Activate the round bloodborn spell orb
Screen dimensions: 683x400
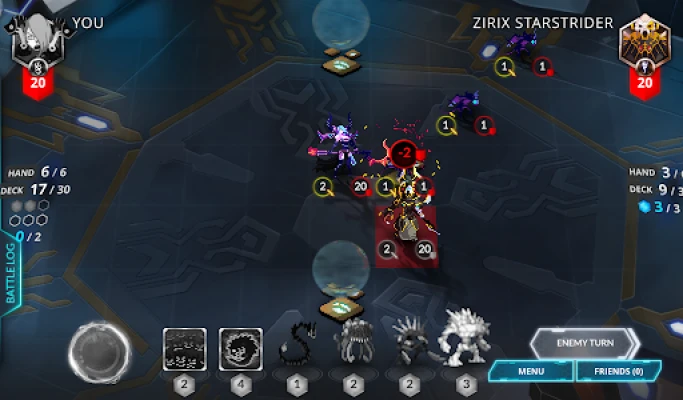(97, 350)
